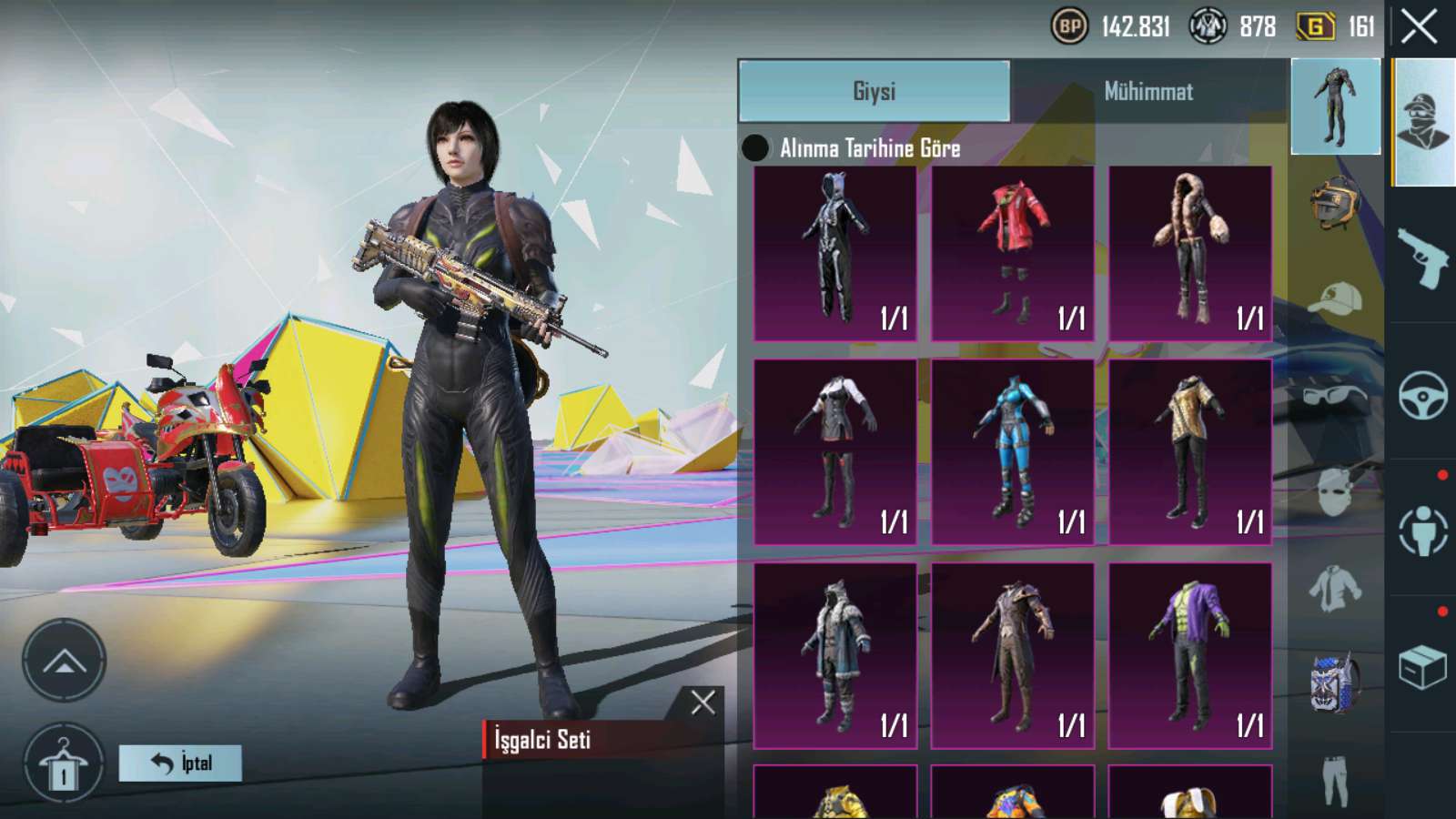This screenshot has height=819, width=1456.
Task: Open the backpack category
Action: click(1335, 682)
